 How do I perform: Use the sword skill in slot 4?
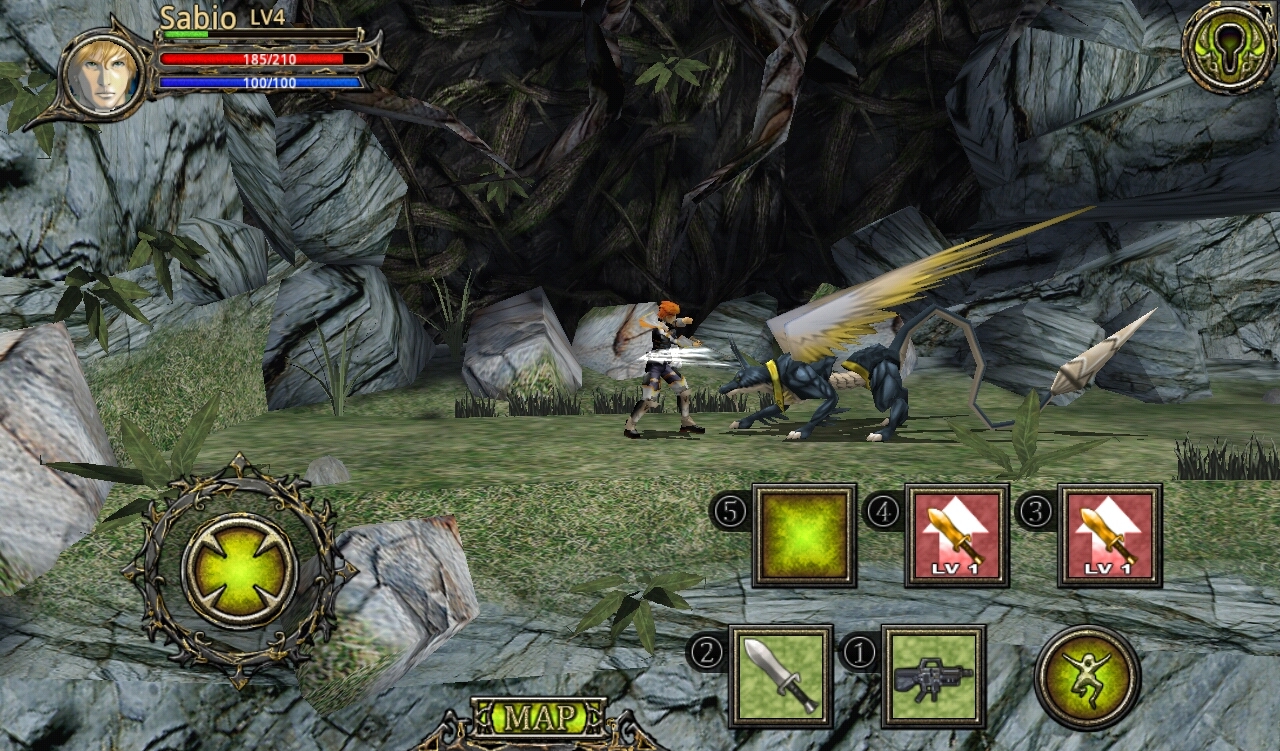956,535
